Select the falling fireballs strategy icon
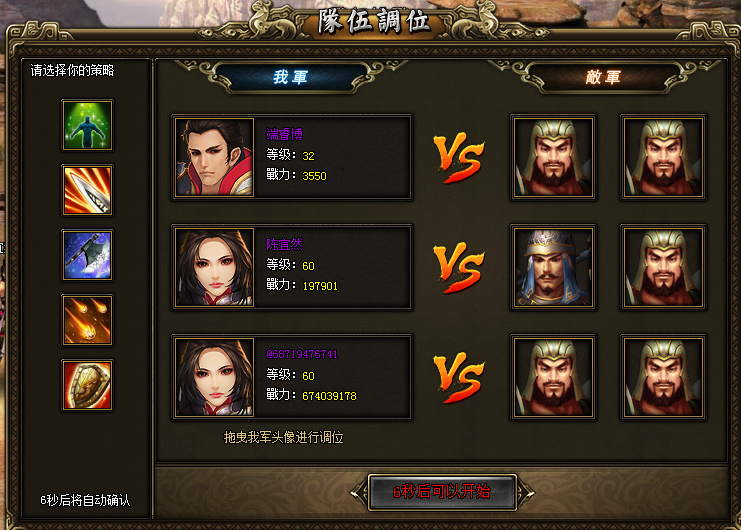Viewport: 741px width, 530px height. (x=87, y=320)
